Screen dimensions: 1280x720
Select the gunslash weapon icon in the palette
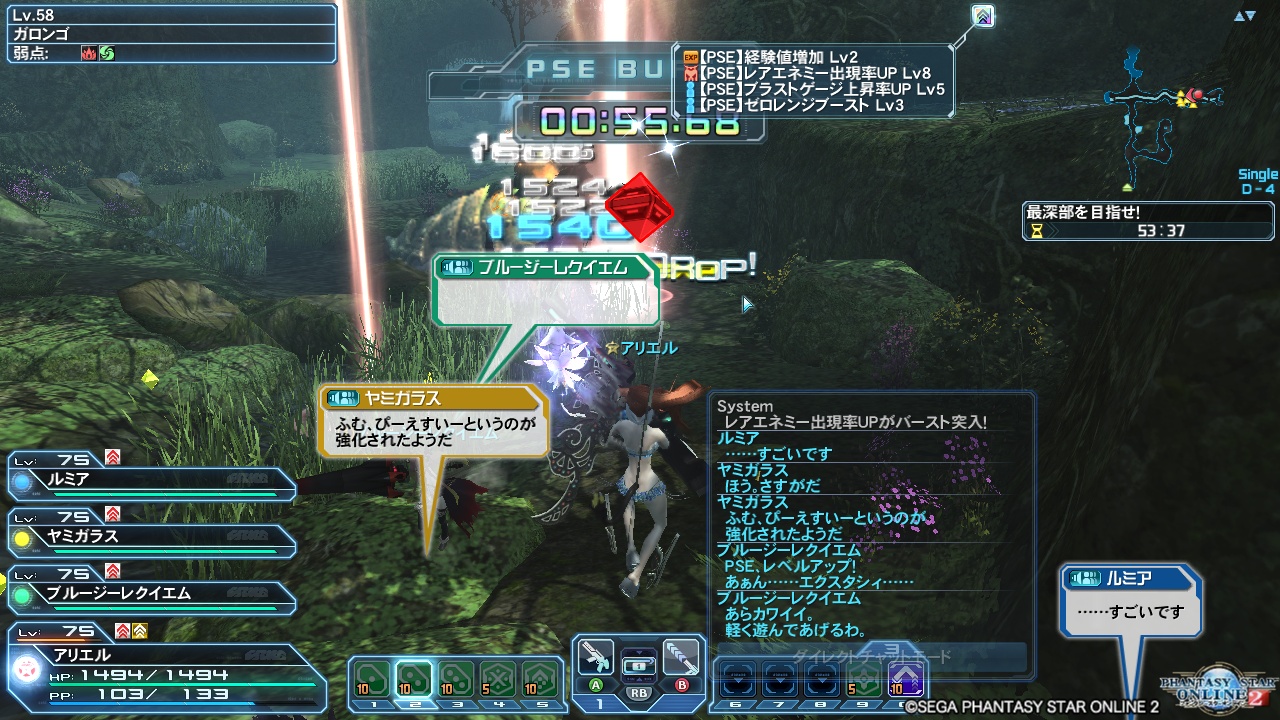coord(597,659)
